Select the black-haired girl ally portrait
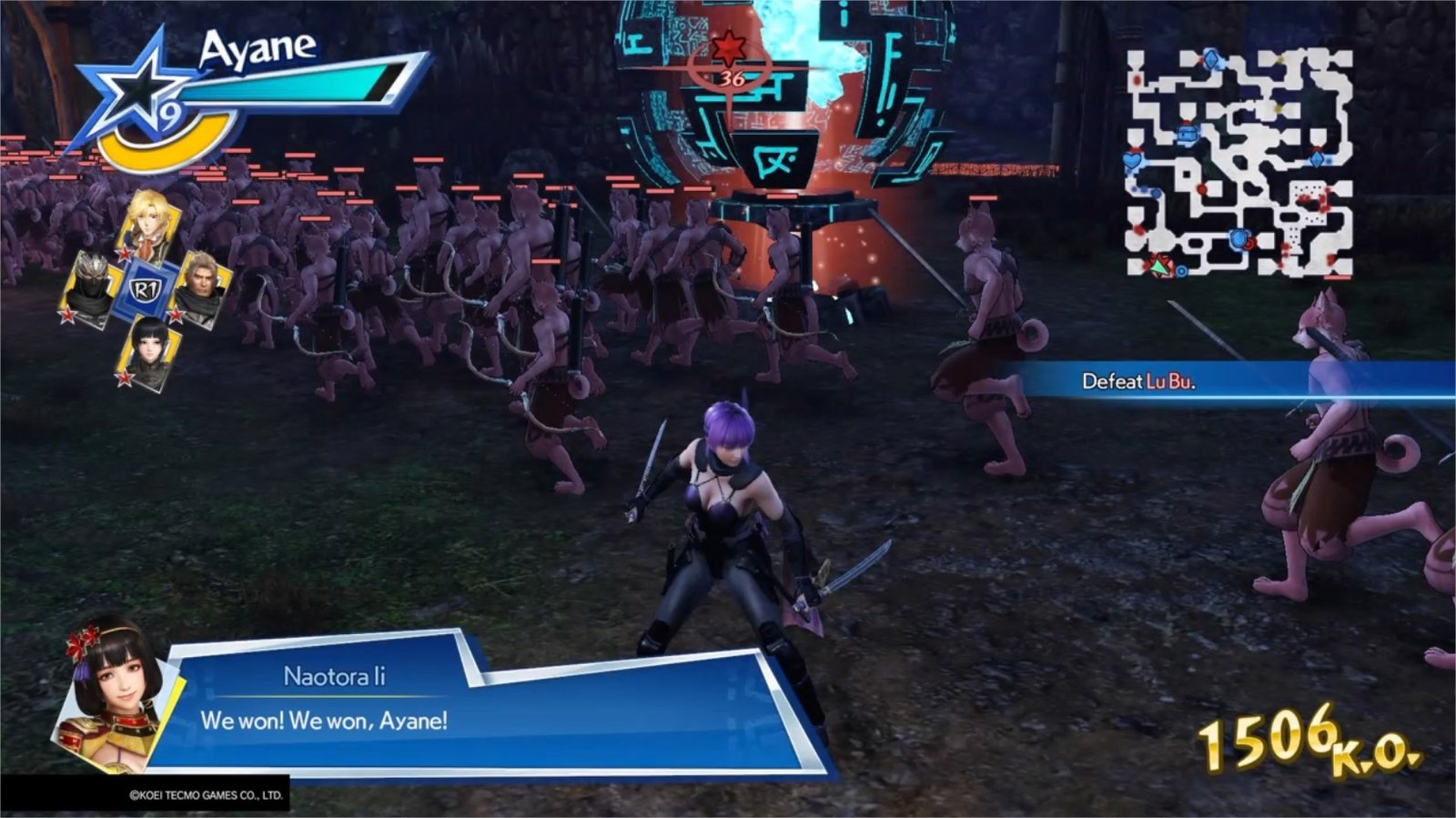This screenshot has width=1456, height=818. pyautogui.click(x=148, y=352)
